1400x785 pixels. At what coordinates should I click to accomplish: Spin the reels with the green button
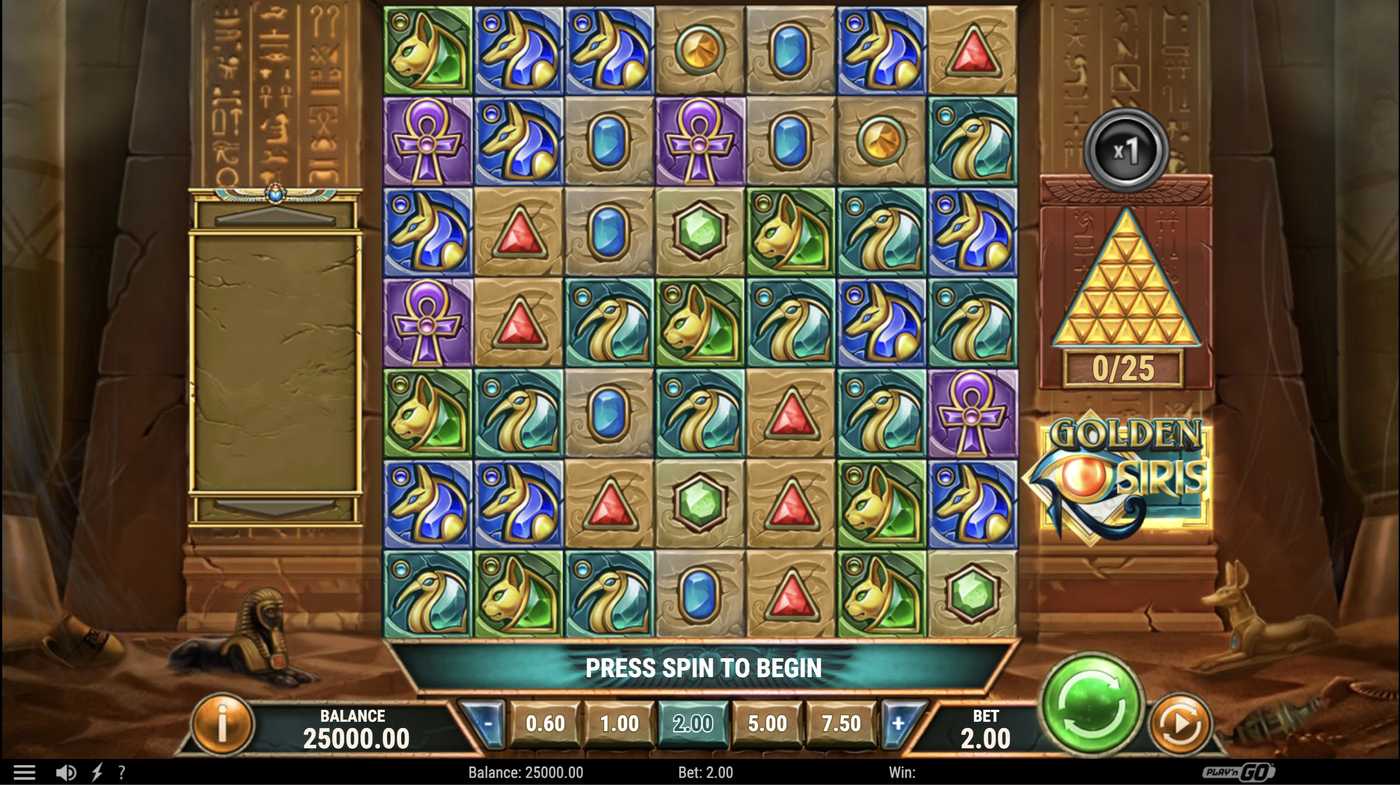pos(1092,702)
